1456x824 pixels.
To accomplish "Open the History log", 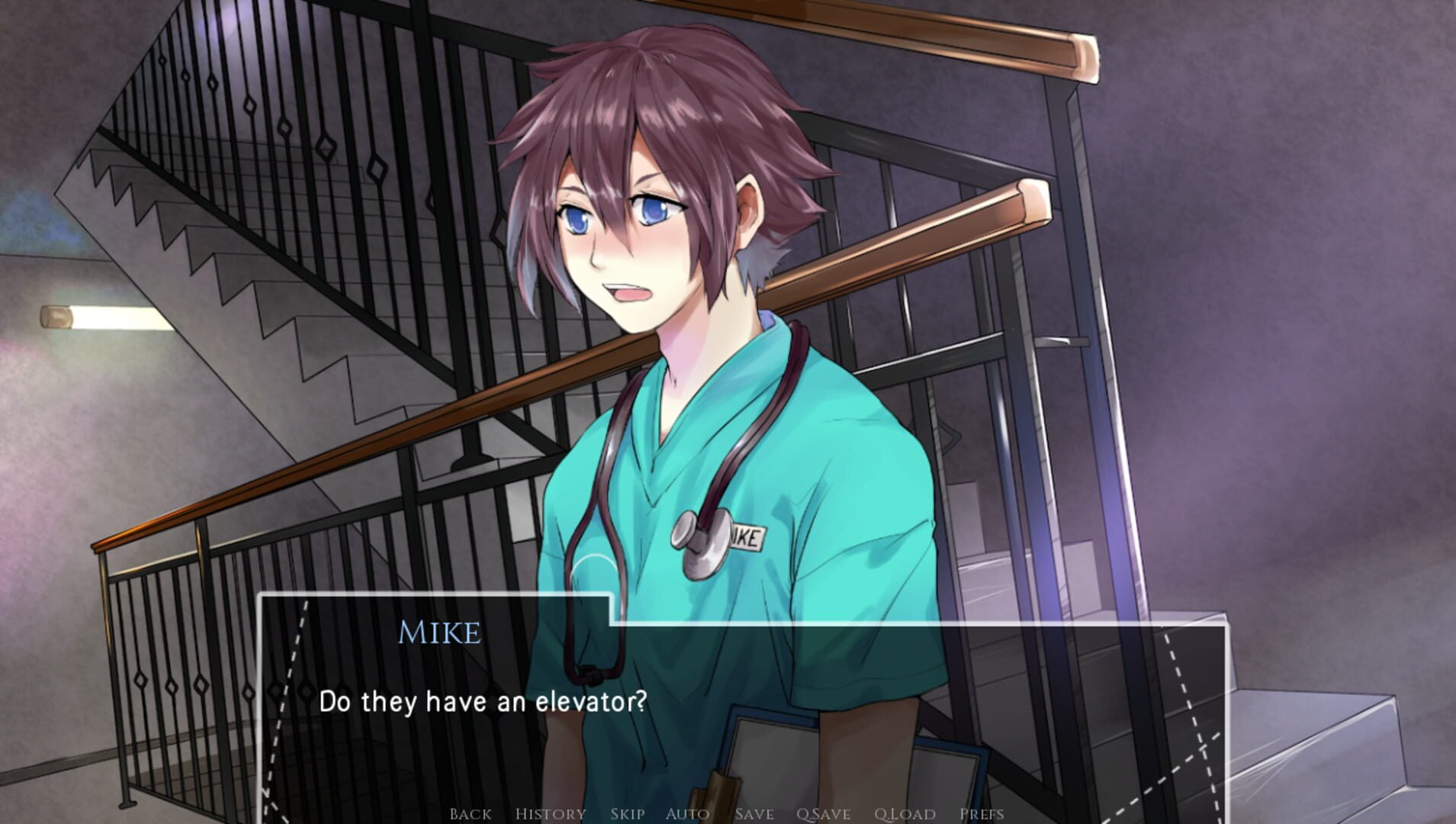I will click(551, 813).
